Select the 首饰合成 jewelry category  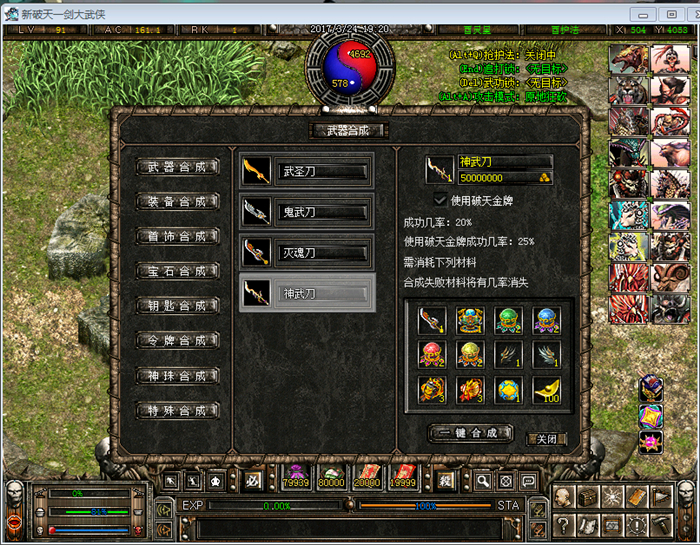178,237
